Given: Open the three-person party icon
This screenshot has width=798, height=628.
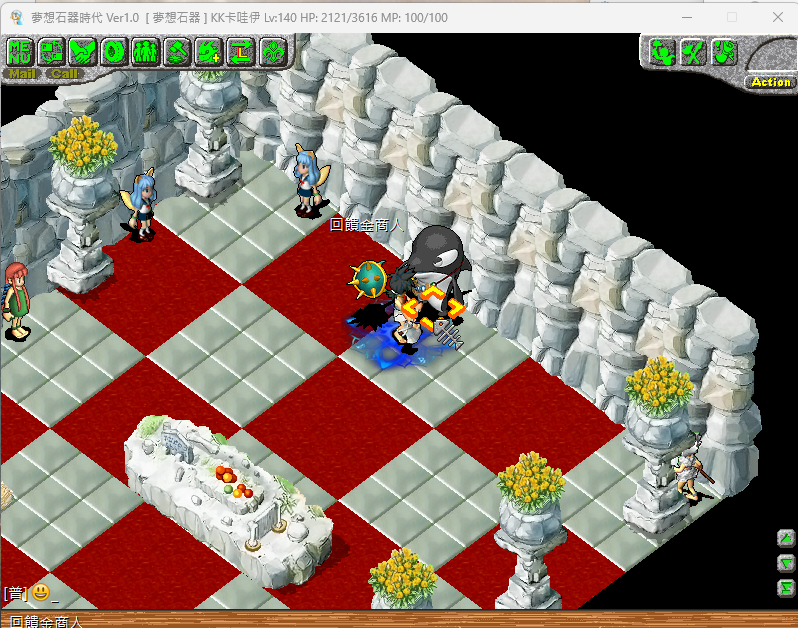Looking at the screenshot, I should tap(144, 51).
